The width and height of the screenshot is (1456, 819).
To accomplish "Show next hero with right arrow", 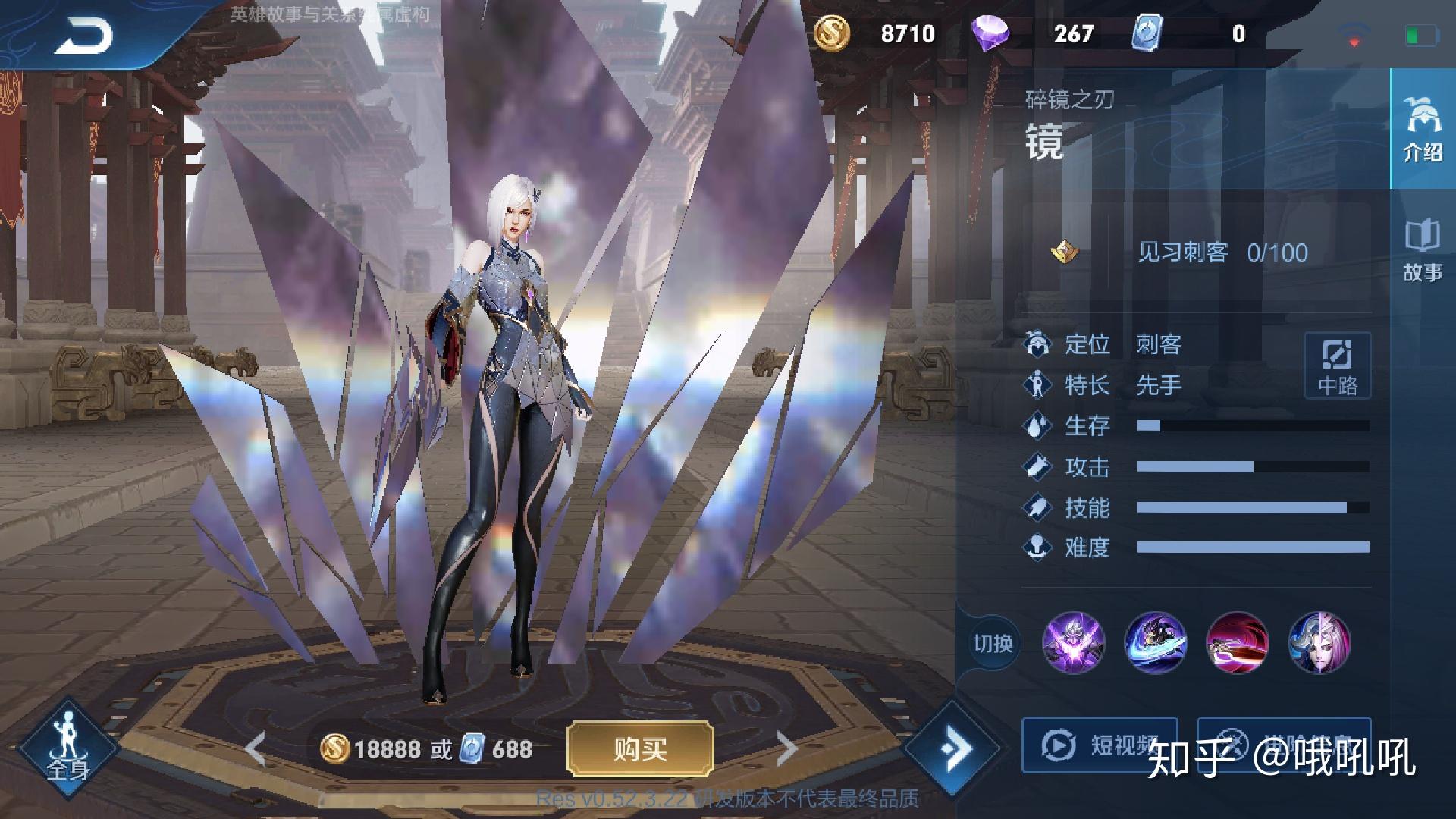I will pyautogui.click(x=787, y=749).
